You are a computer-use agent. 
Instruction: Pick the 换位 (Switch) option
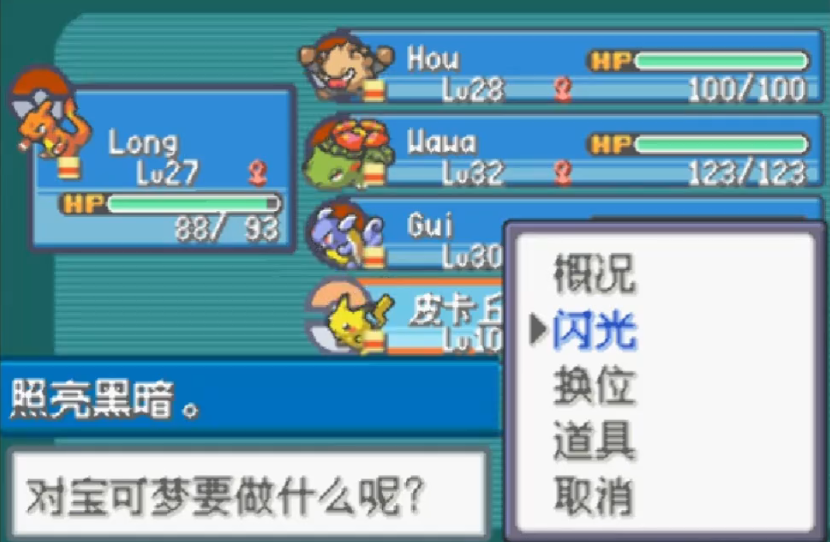pyautogui.click(x=594, y=386)
